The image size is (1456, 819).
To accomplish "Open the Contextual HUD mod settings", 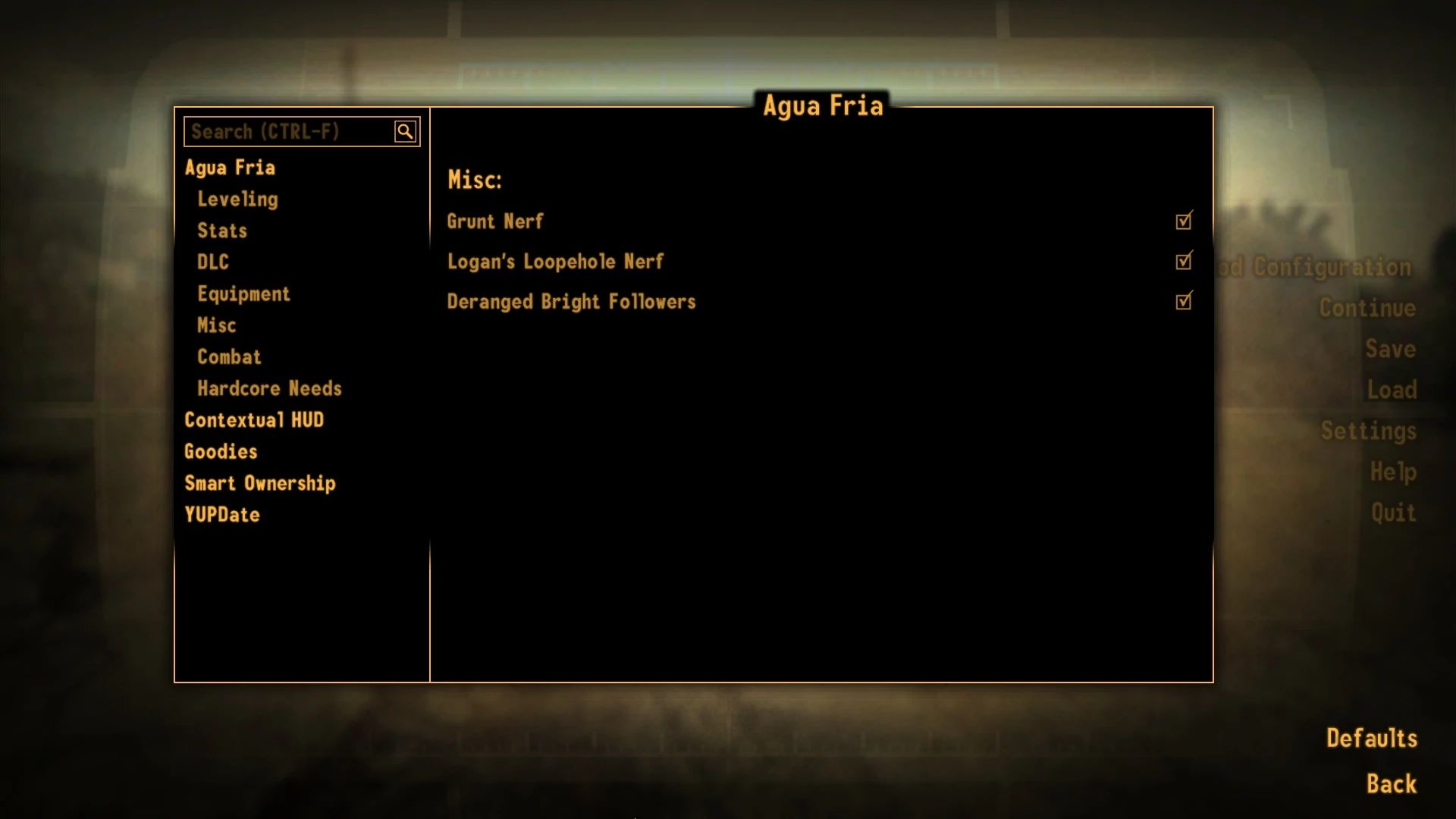I will (255, 419).
